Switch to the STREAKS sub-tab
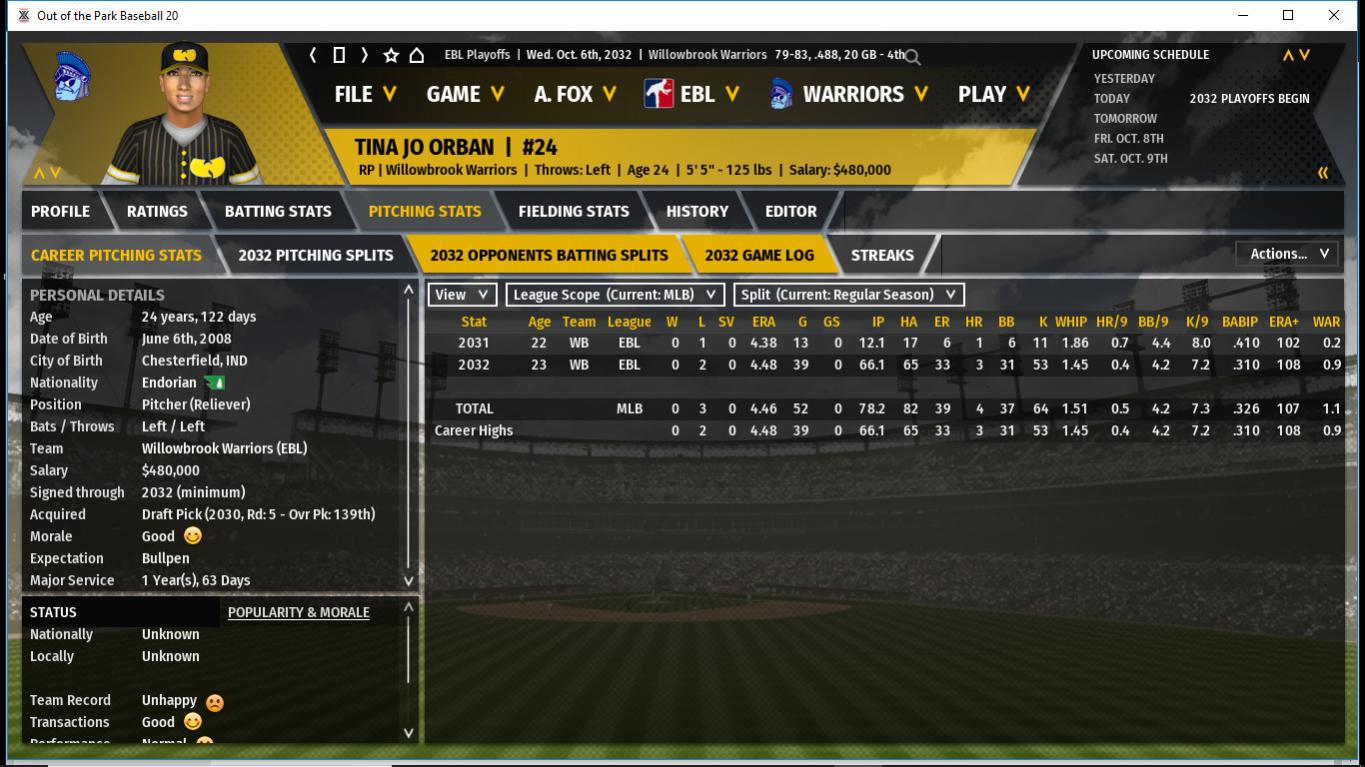The image size is (1365, 767). tap(882, 255)
